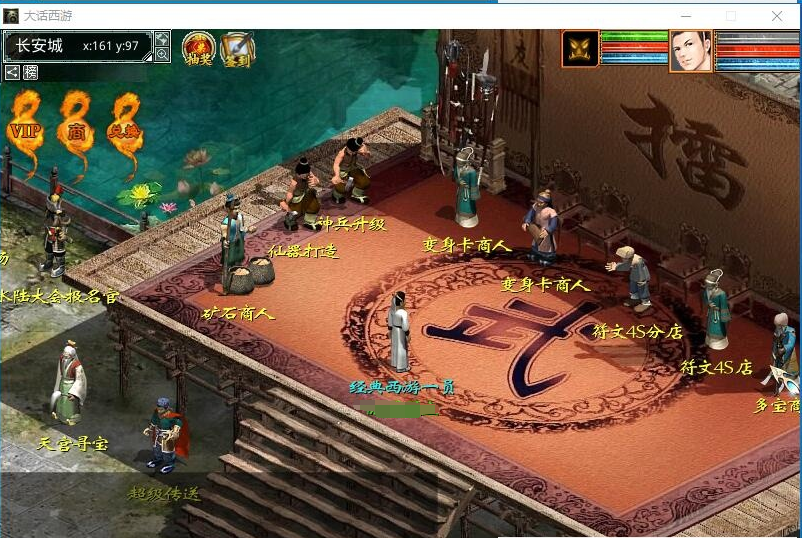Image resolution: width=802 pixels, height=538 pixels.
Task: Click the magnifier zoom button near coordinates
Action: [162, 55]
